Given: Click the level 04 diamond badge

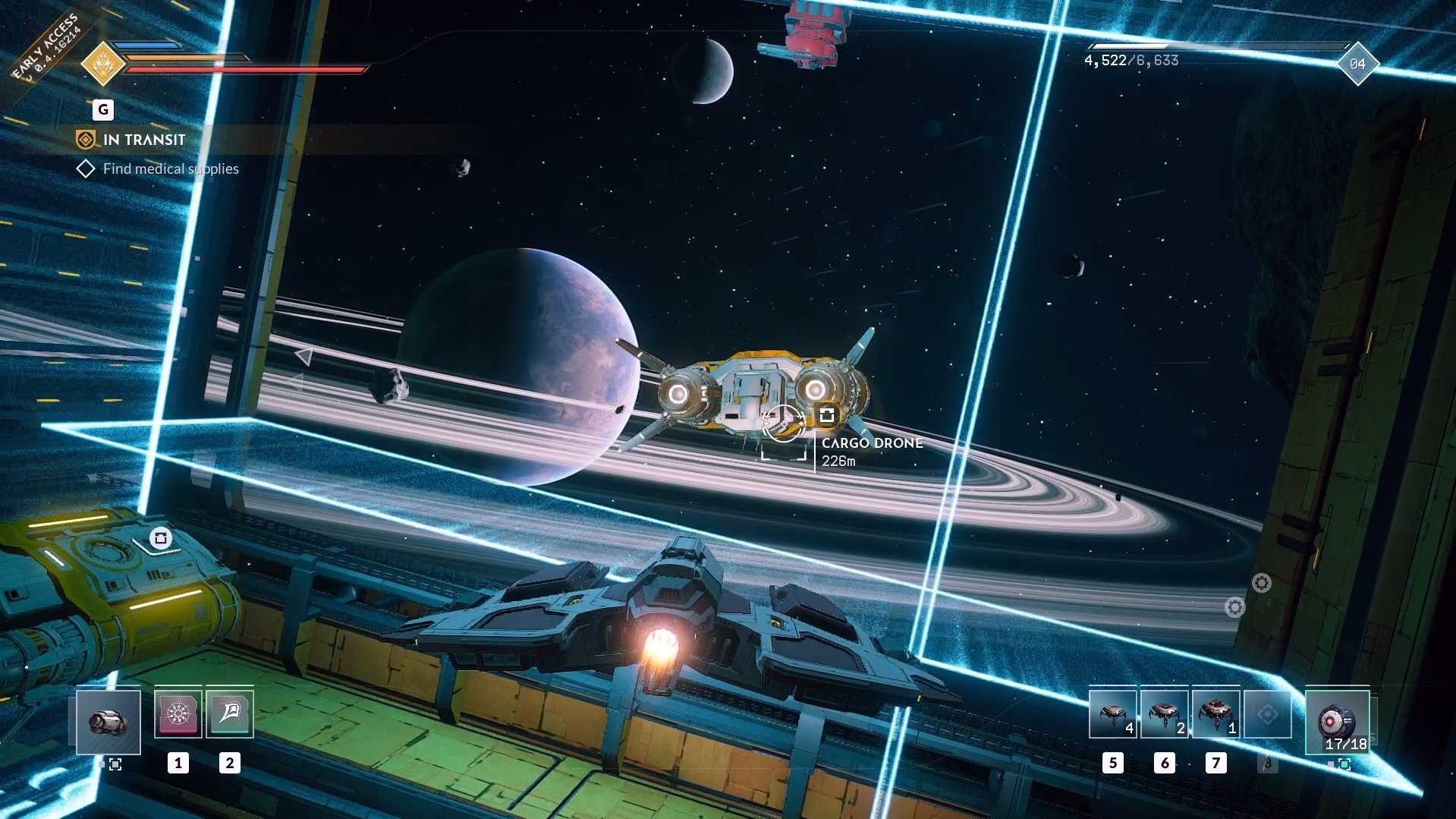Looking at the screenshot, I should [x=1357, y=65].
